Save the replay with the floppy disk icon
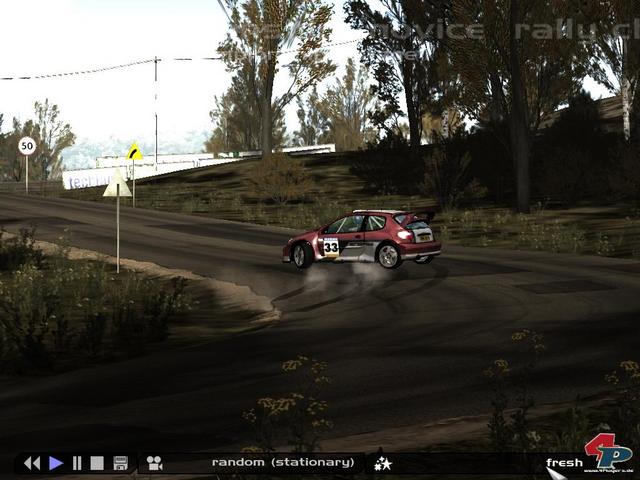 (x=120, y=463)
